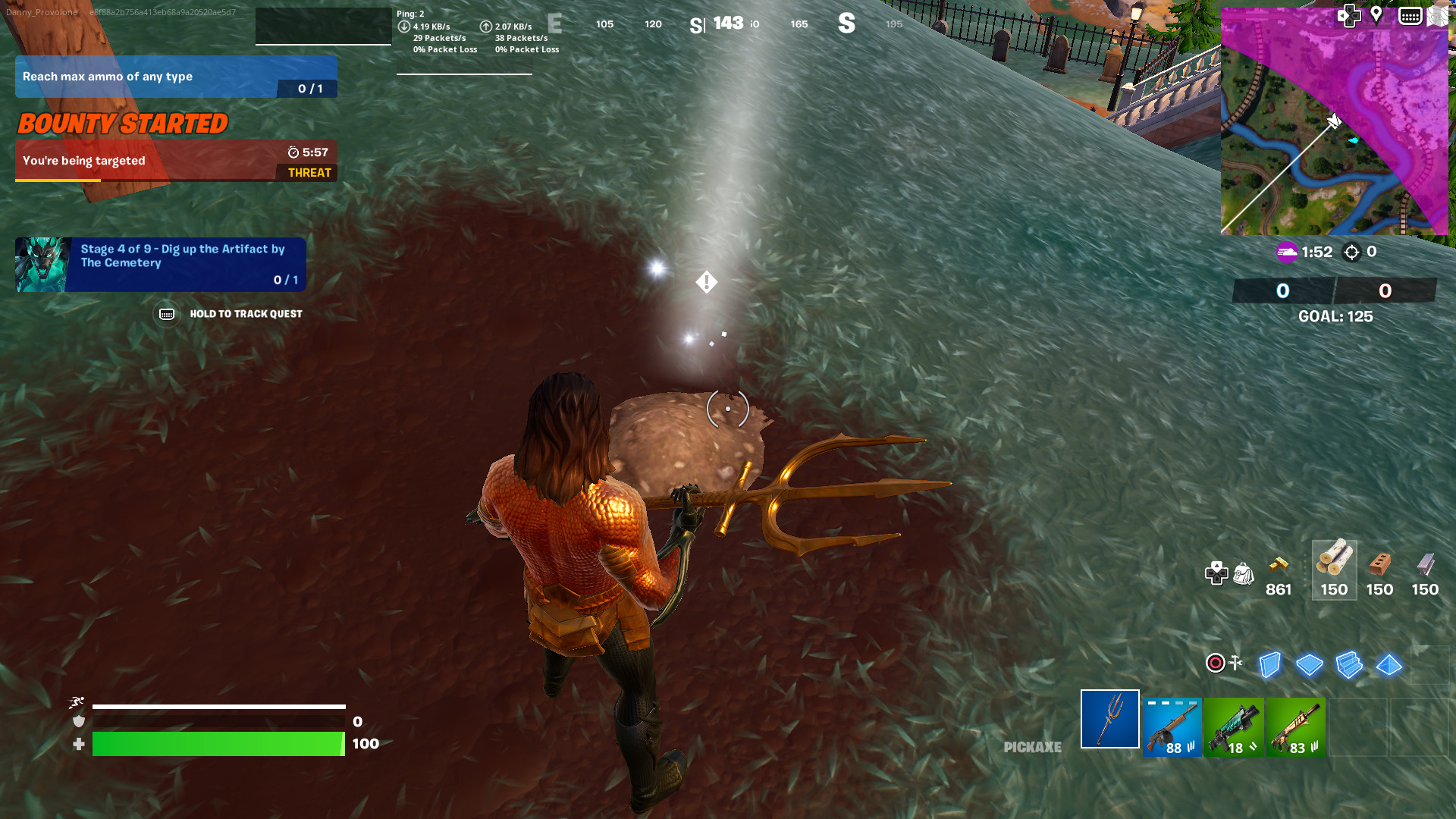Switch to the green shotgun with 18 shells

tap(1234, 726)
